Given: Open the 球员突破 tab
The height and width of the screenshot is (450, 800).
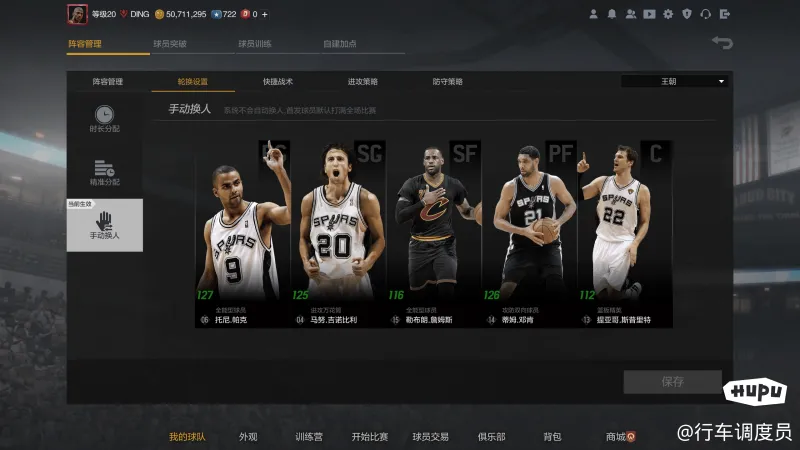Looking at the screenshot, I should [170, 44].
